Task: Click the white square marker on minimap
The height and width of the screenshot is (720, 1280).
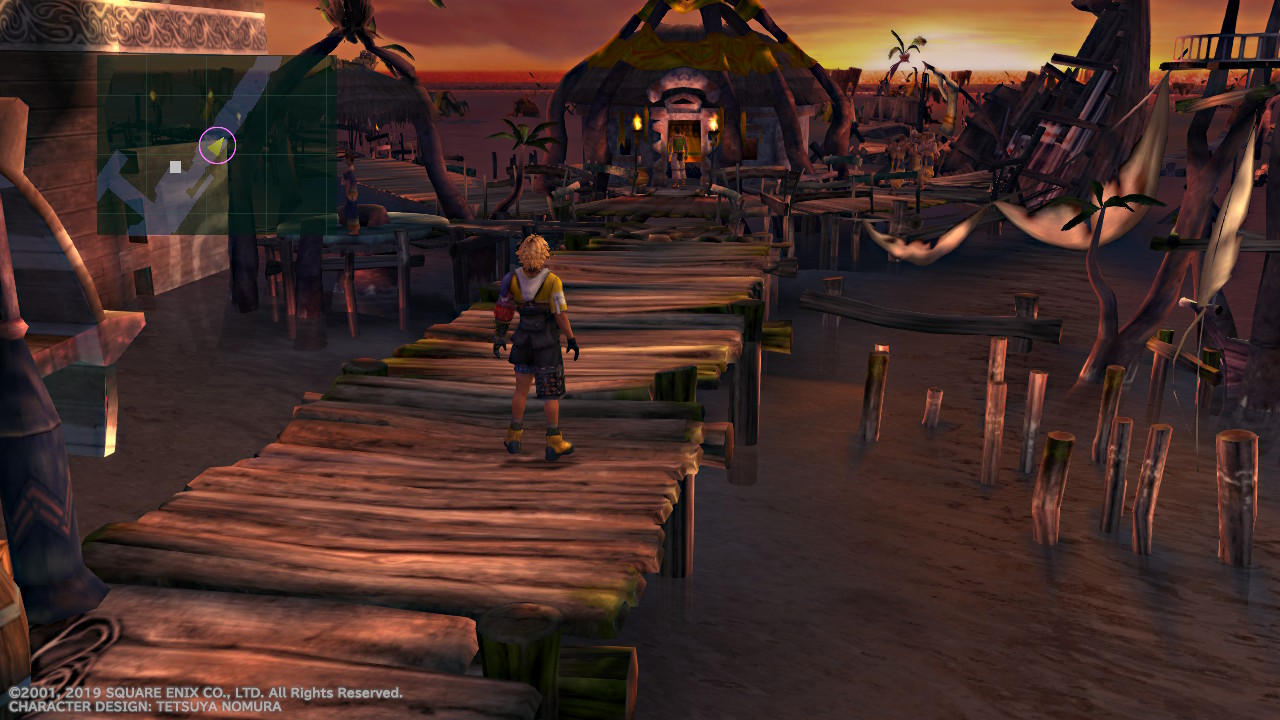Action: pyautogui.click(x=176, y=167)
